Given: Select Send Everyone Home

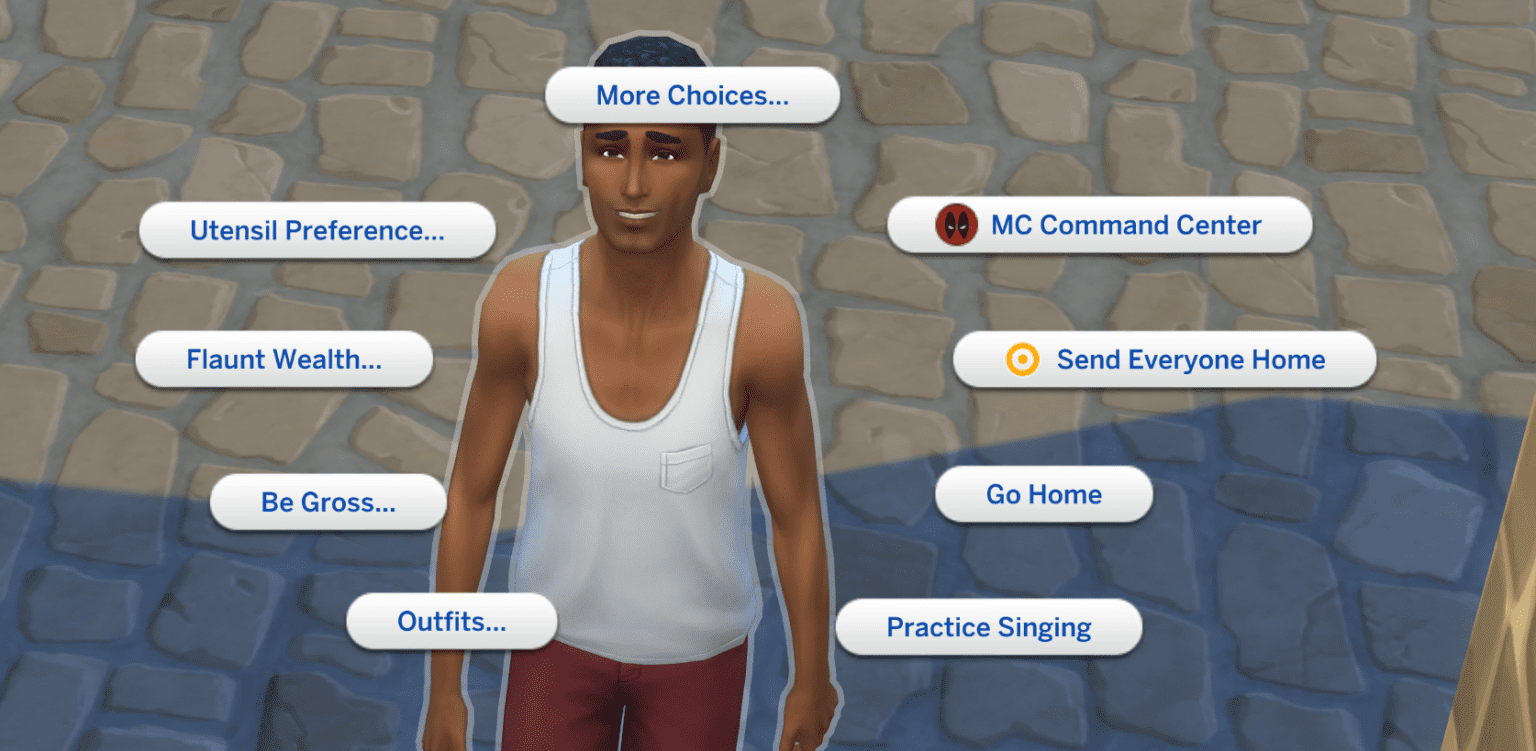Looking at the screenshot, I should coord(1165,359).
